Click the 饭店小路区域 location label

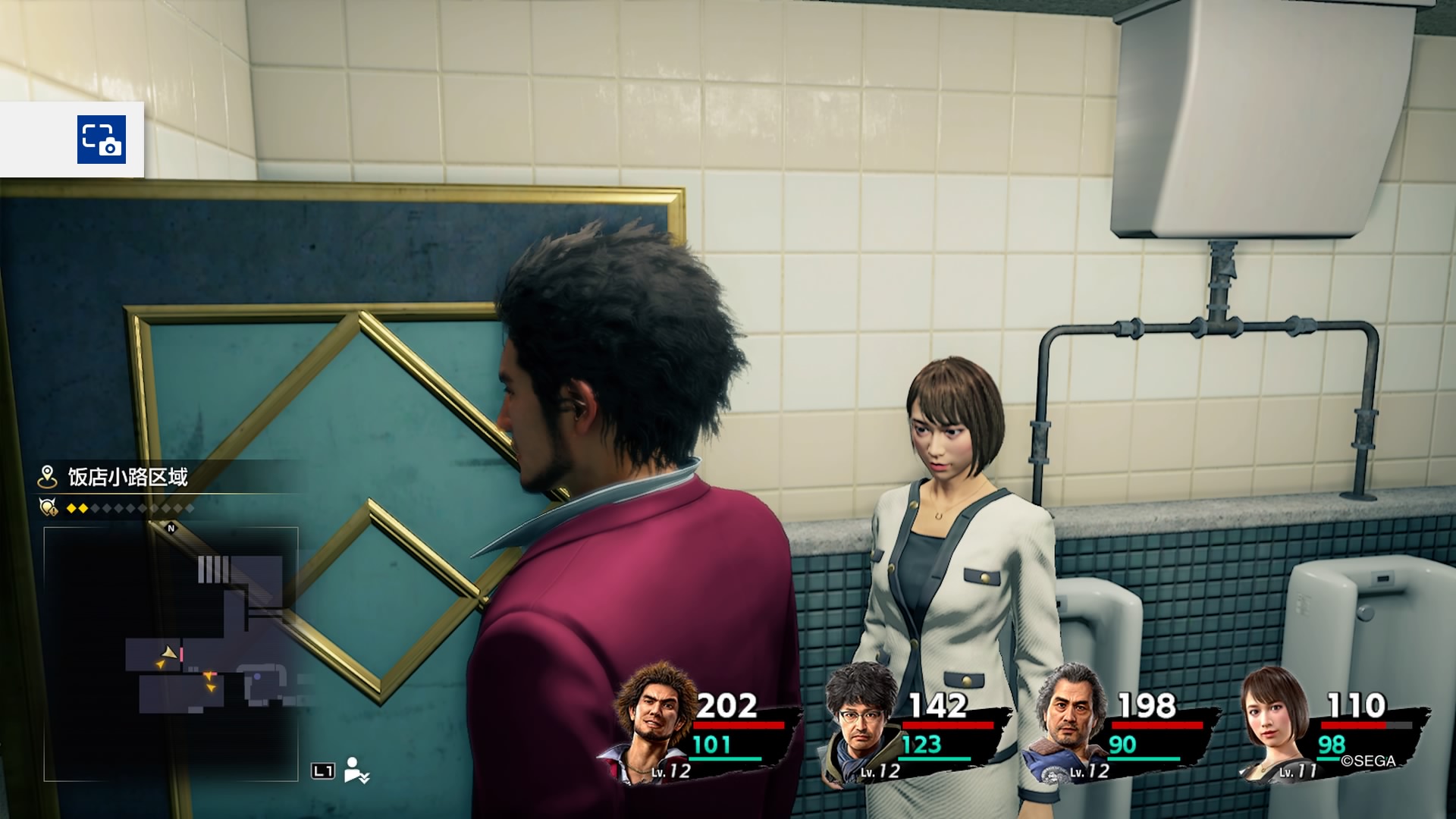(x=127, y=477)
